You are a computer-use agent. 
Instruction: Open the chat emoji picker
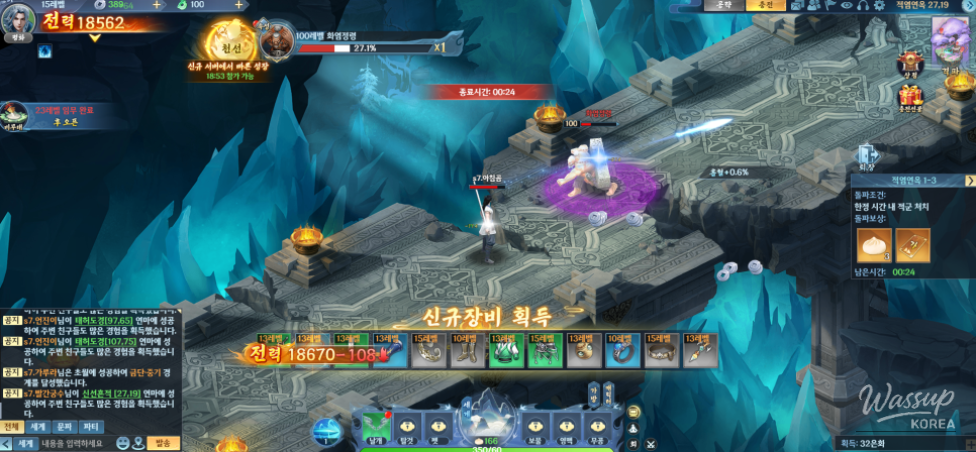[x=122, y=443]
